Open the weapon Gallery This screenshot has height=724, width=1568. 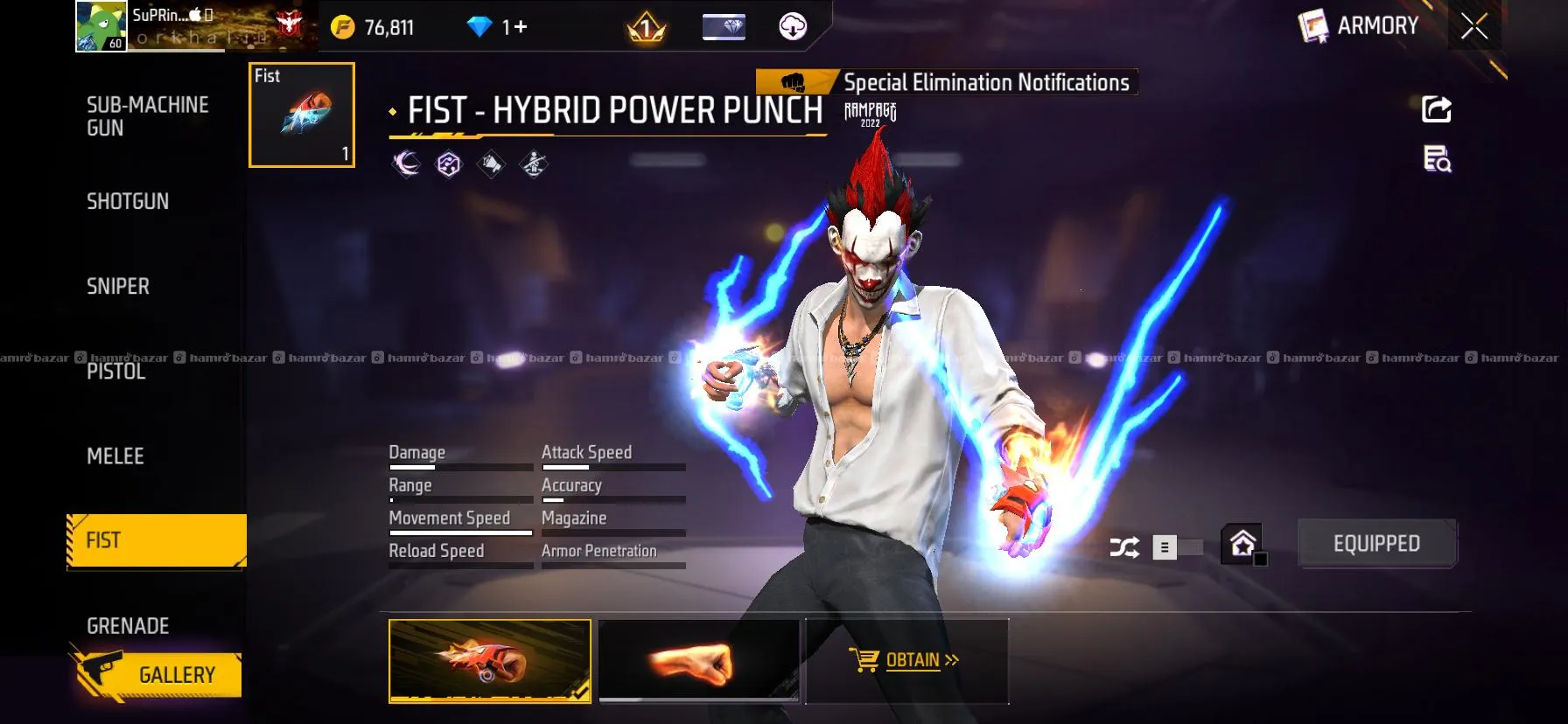pyautogui.click(x=159, y=675)
